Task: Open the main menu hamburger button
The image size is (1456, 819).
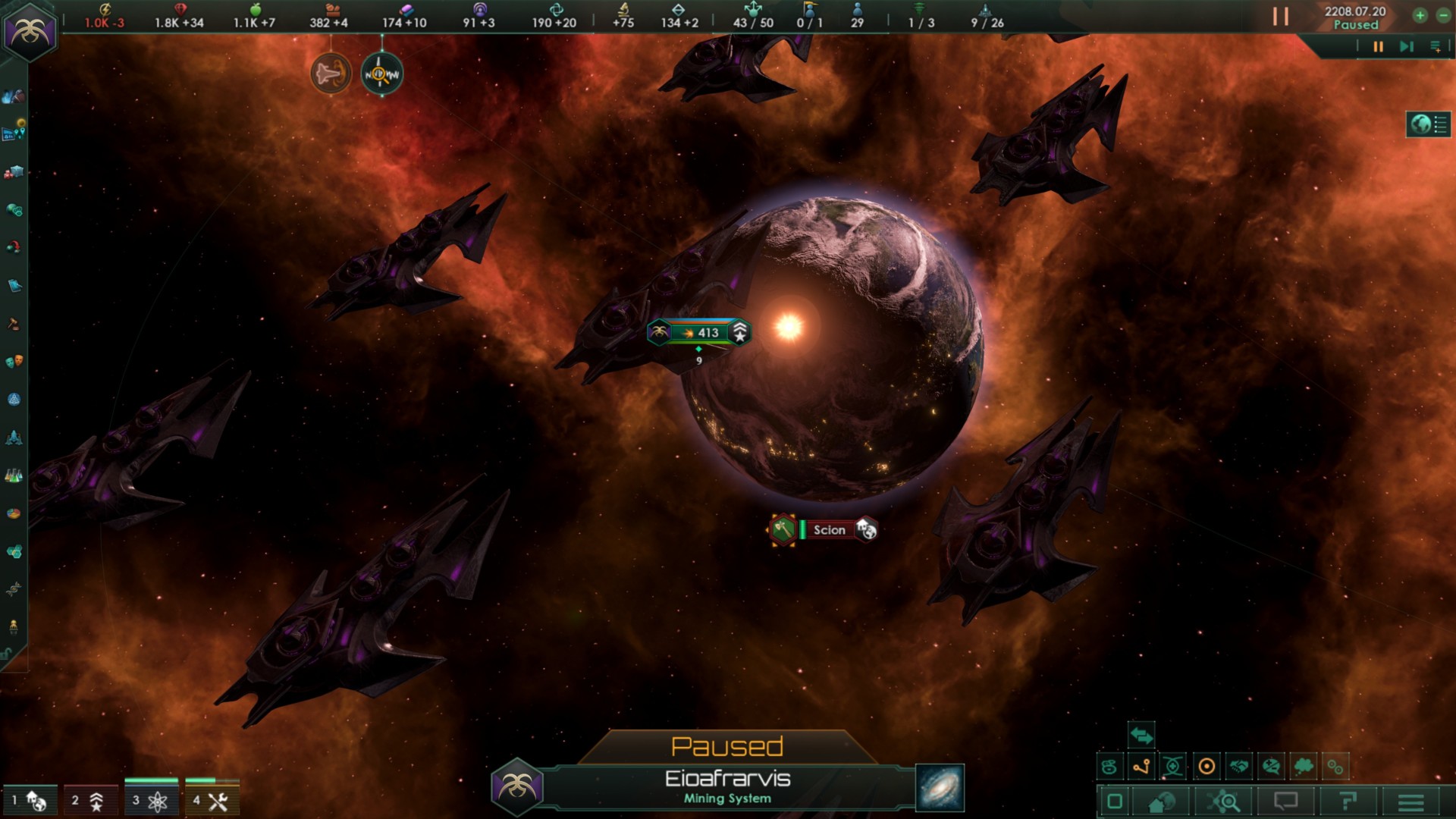Action: point(1410,802)
